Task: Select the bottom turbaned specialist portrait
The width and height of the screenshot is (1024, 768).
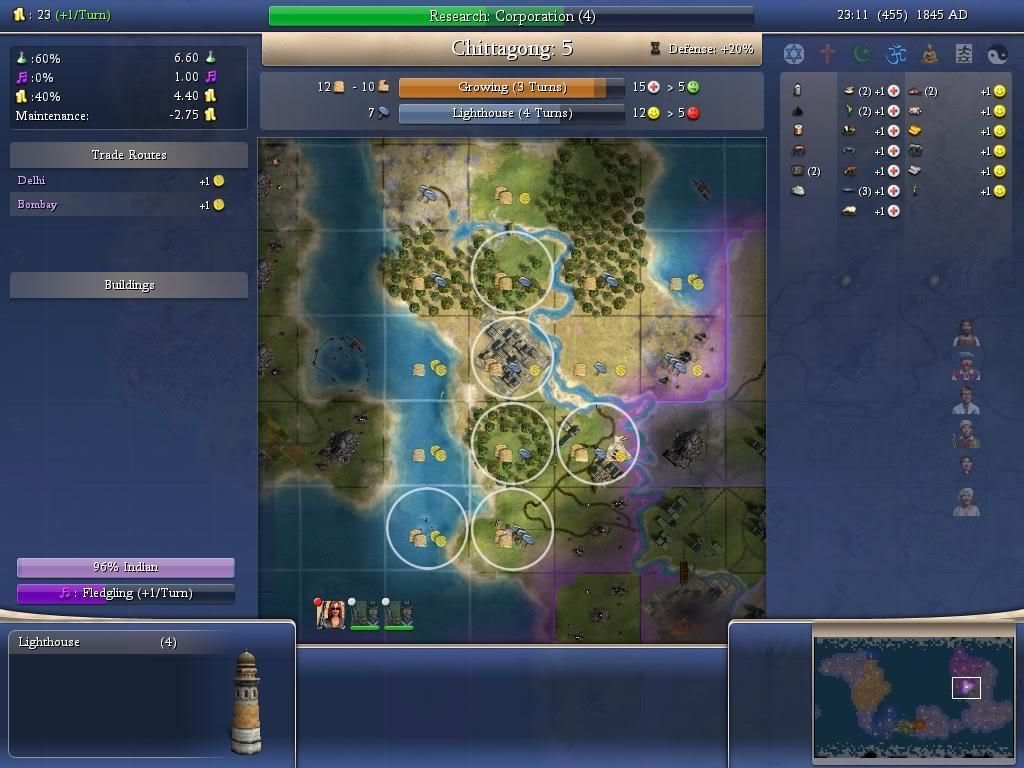Action: click(966, 501)
